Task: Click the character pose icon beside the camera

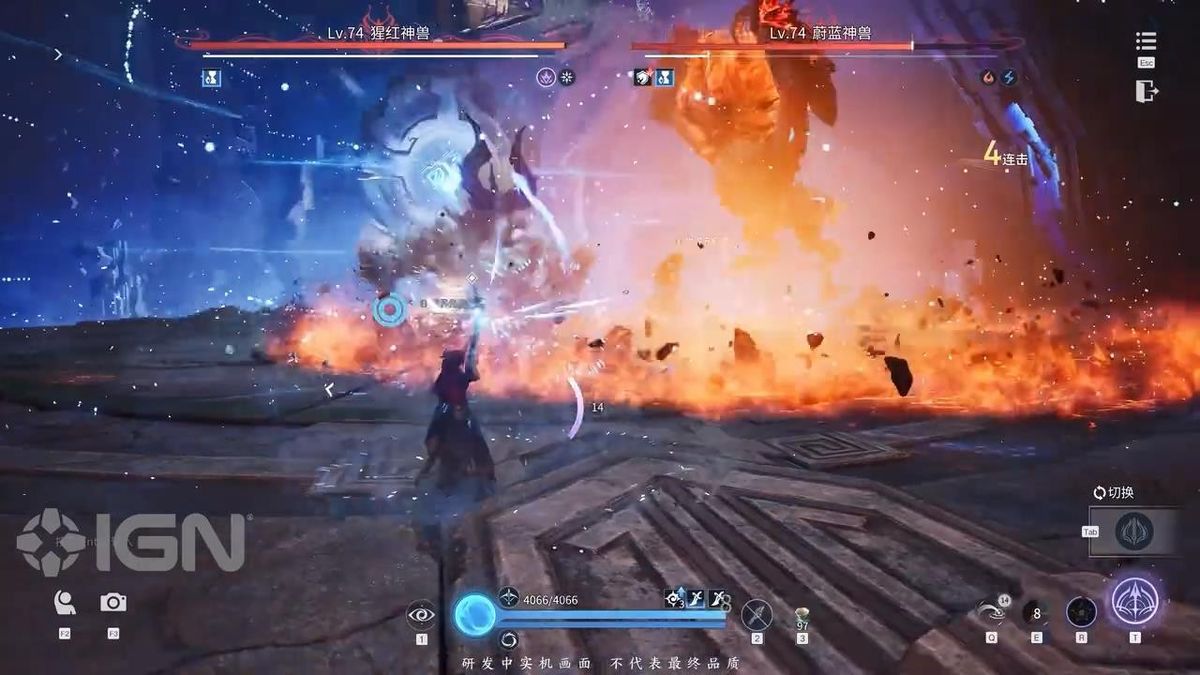Action: tap(65, 602)
